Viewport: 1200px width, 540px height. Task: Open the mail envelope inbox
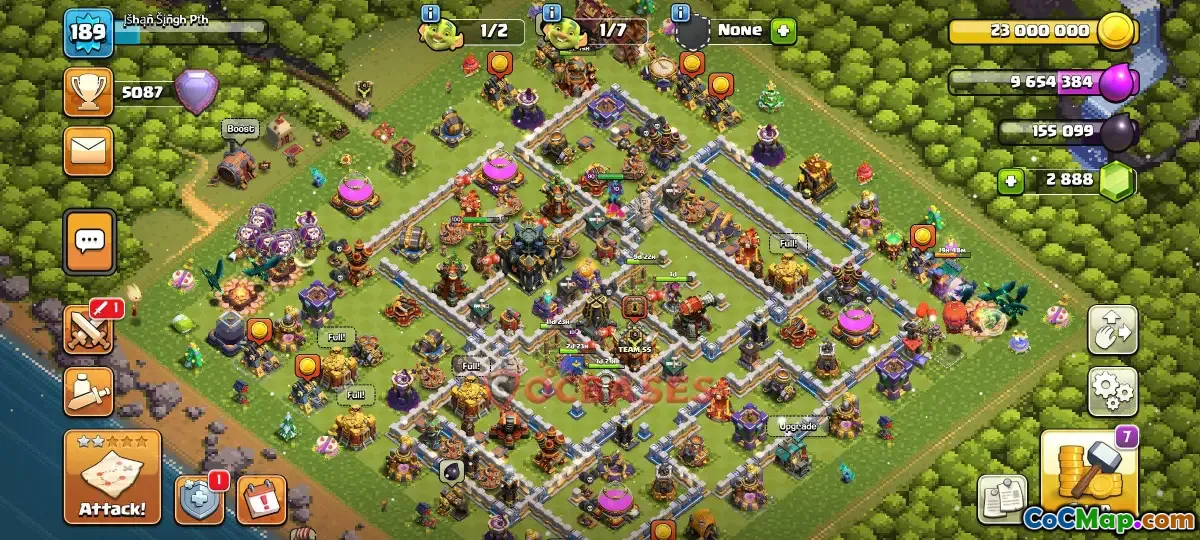coord(89,151)
